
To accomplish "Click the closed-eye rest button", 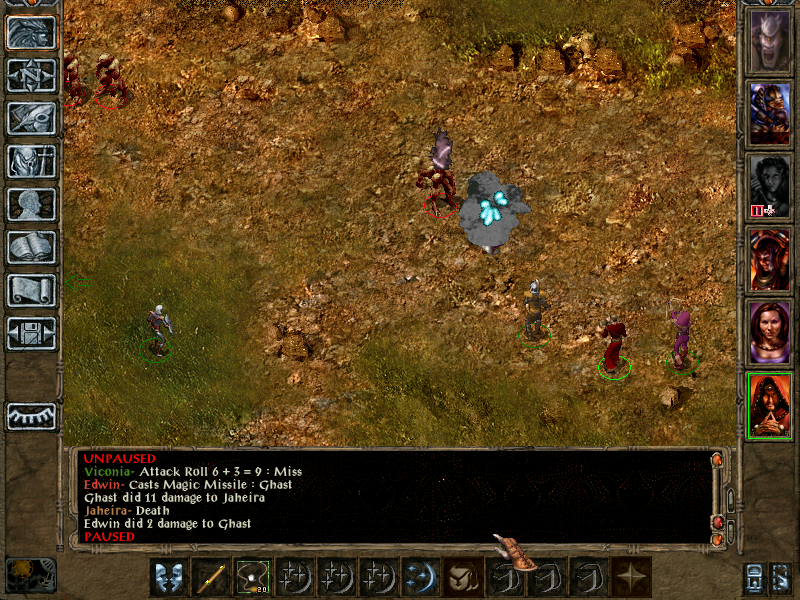I will point(31,415).
